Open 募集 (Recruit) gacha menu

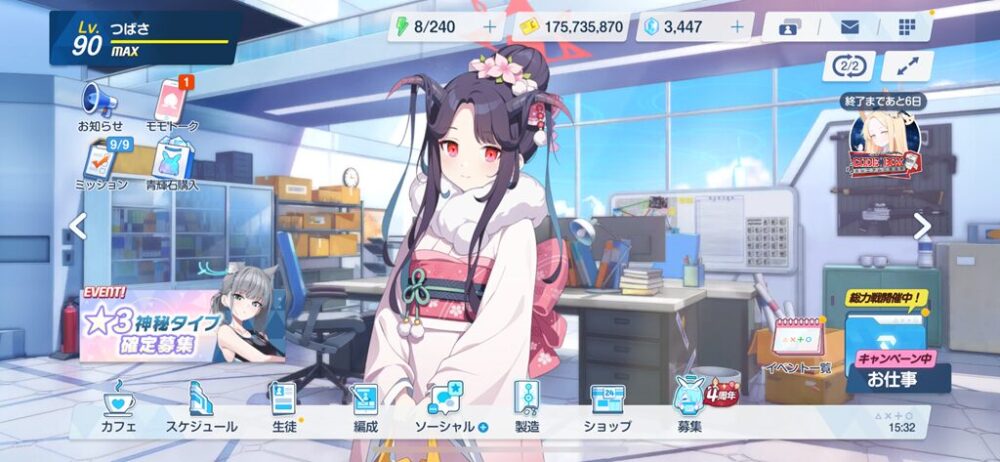[689, 408]
